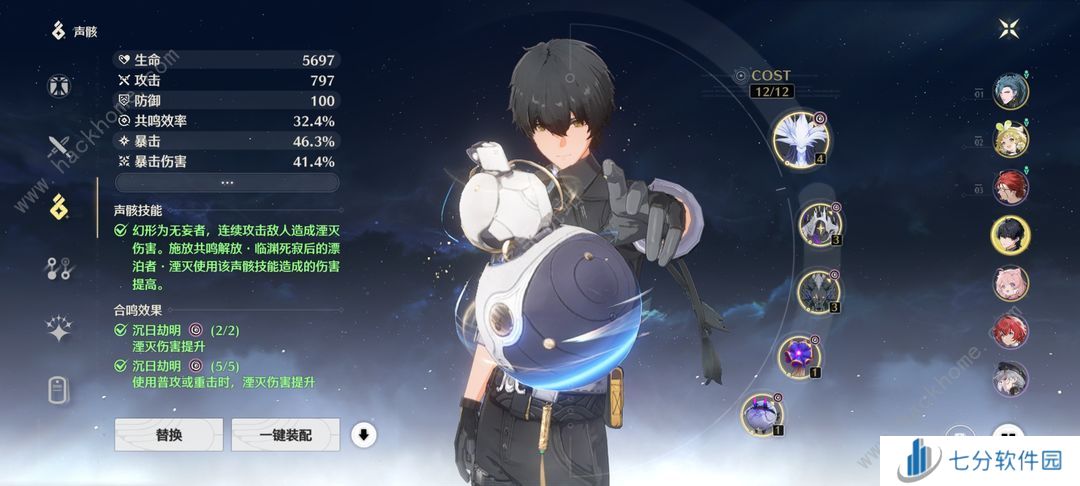
Task: Open the capsule-shaped tab at the bottom of the sidebar
Action: point(58,390)
